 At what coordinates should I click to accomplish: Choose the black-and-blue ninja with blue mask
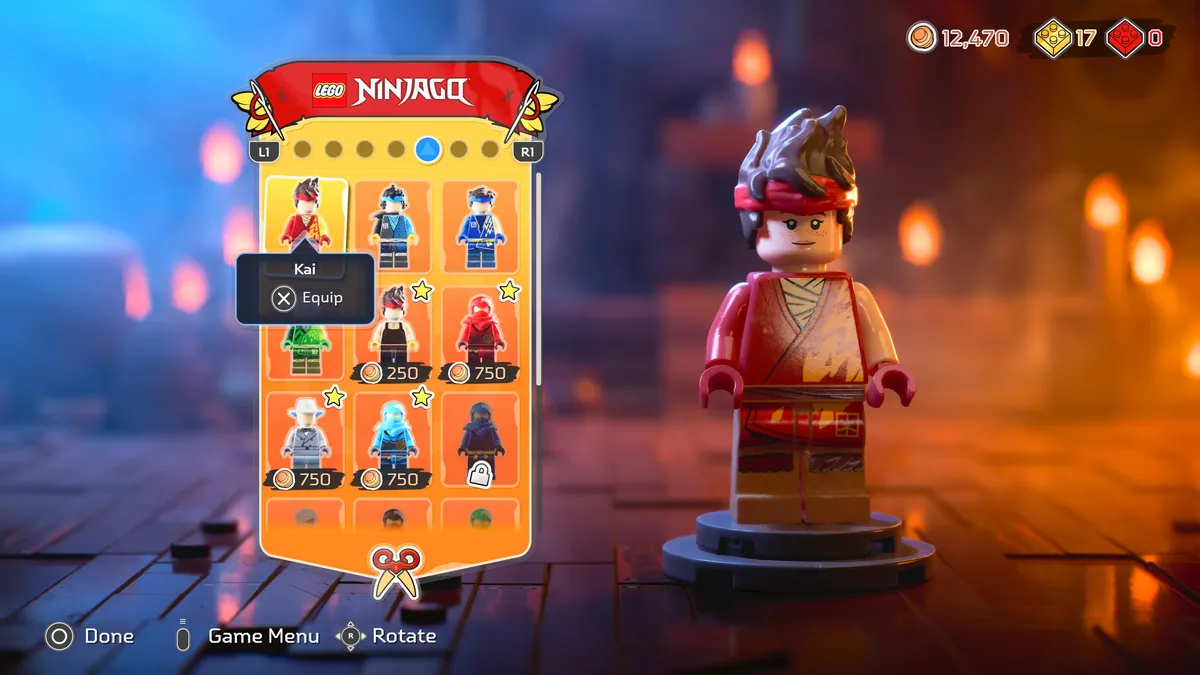click(393, 226)
